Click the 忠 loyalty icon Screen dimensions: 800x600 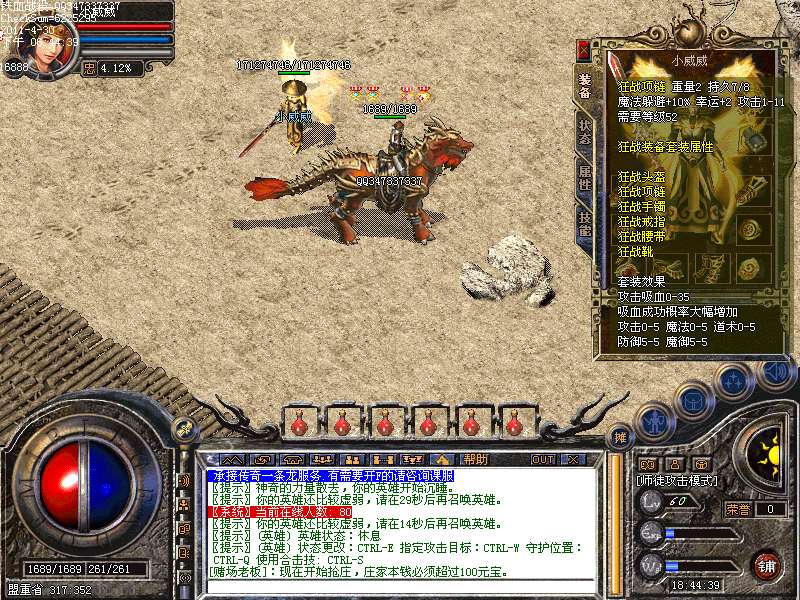[x=88, y=68]
